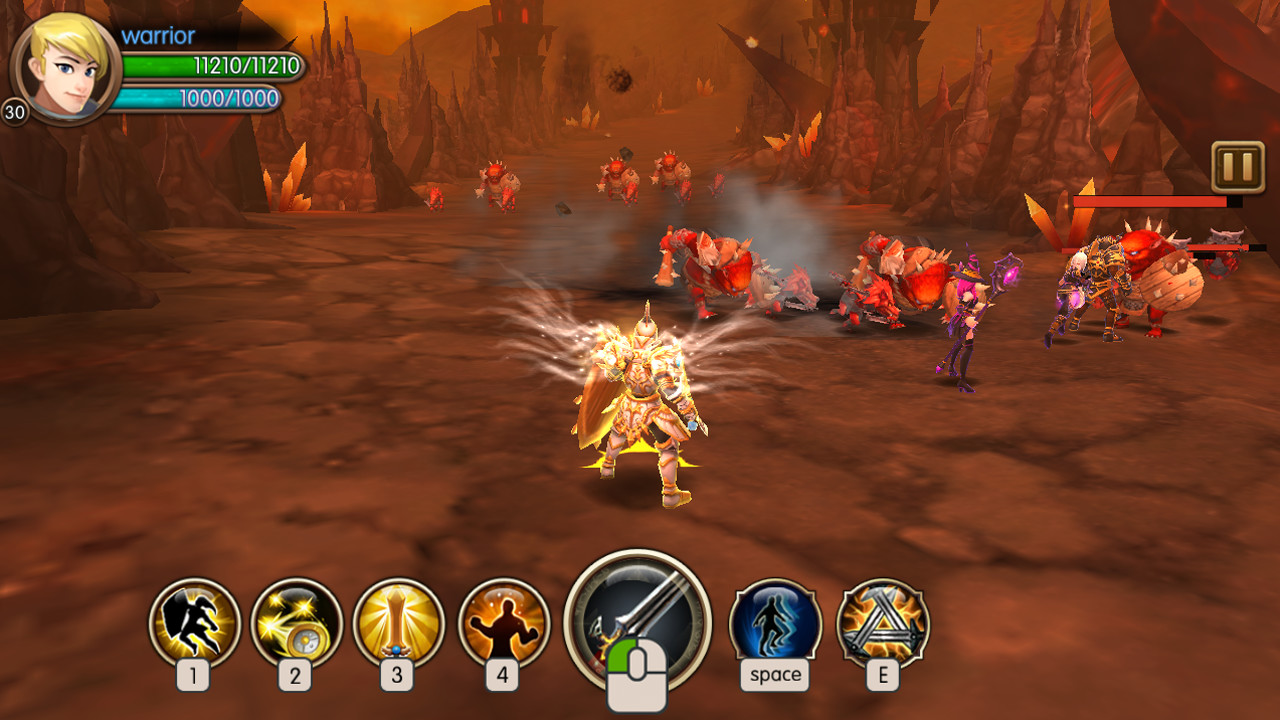Screen dimensions: 1280x720
Task: Use the blue dodge roll skill
Action: 775,623
